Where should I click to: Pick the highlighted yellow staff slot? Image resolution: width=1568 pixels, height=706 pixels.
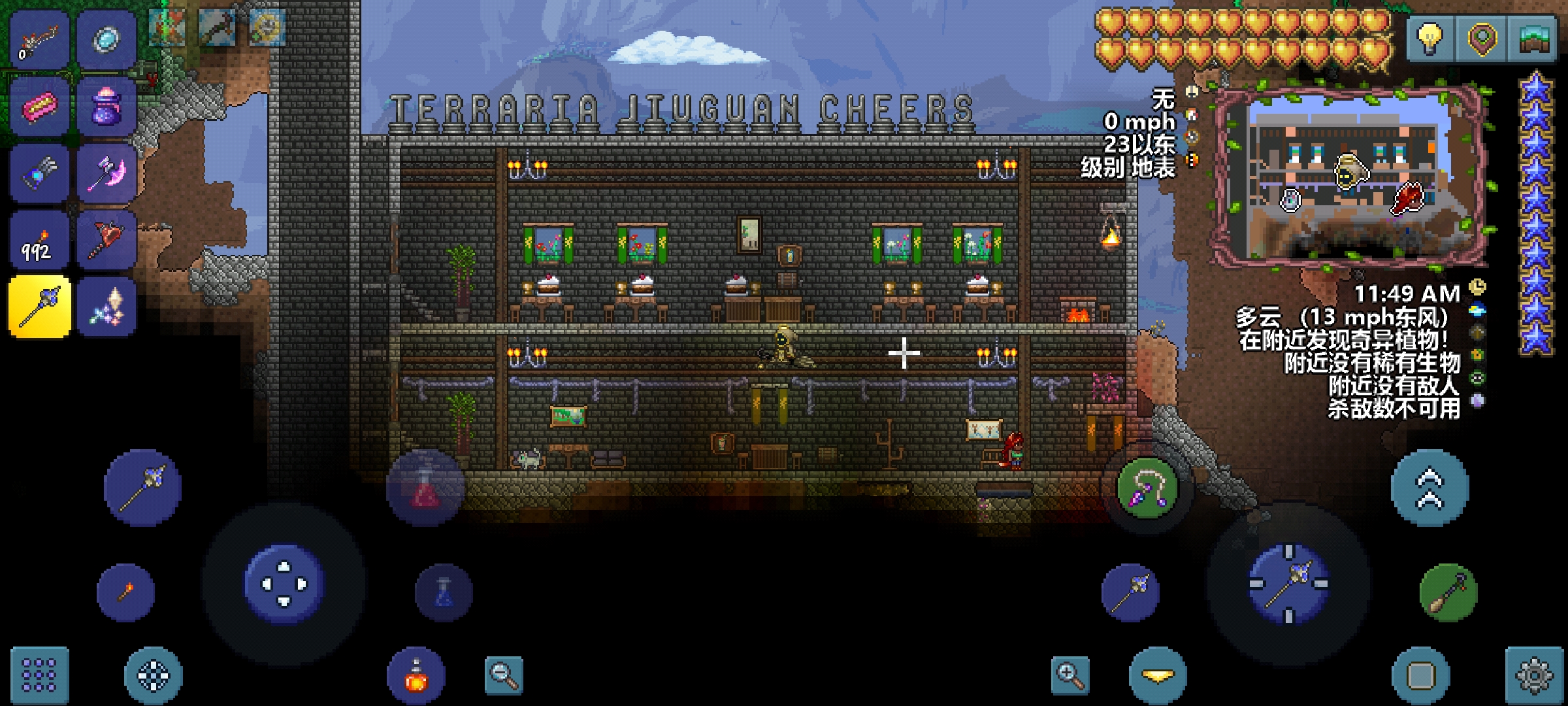[x=39, y=307]
